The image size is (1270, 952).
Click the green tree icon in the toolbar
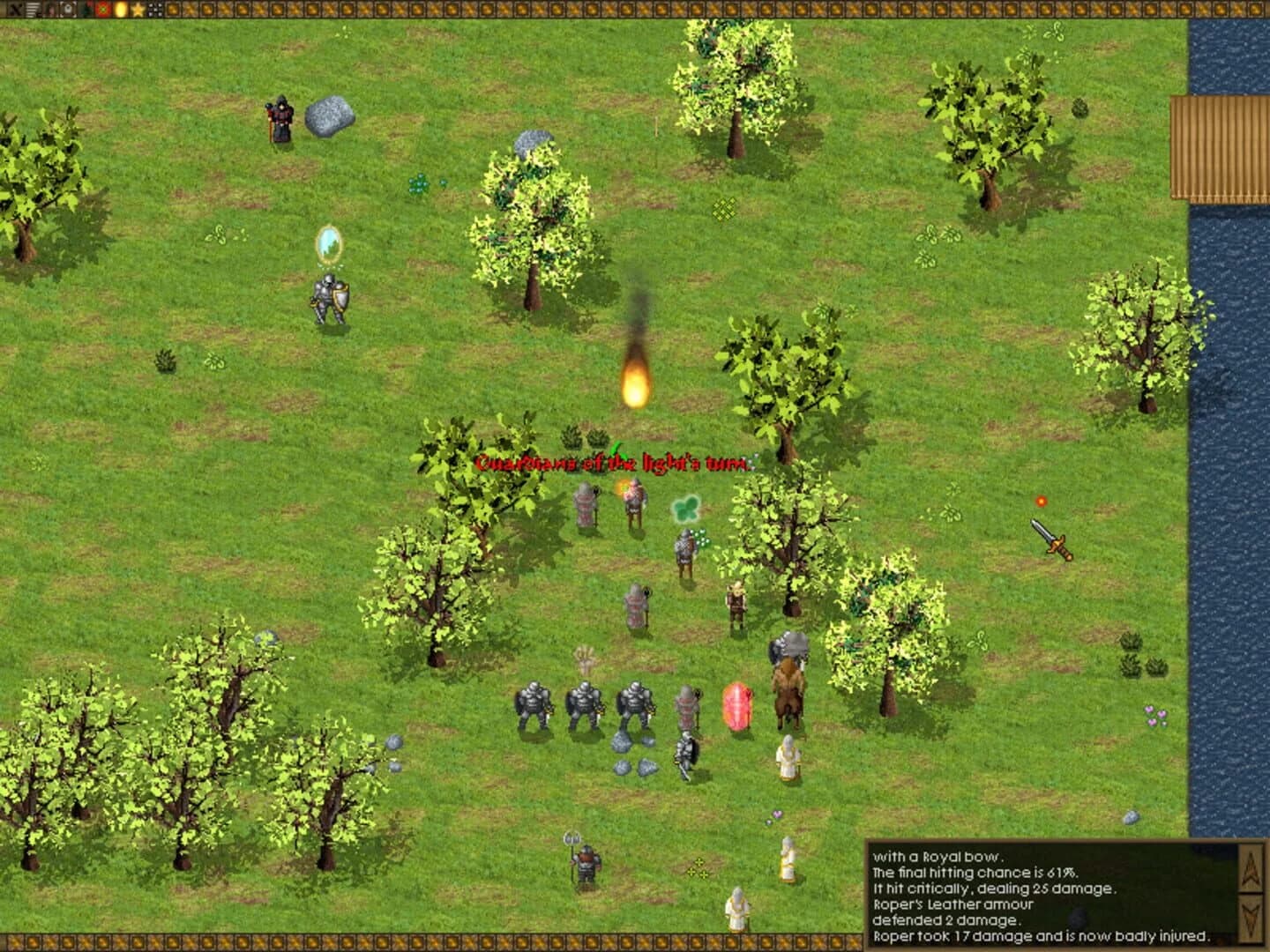point(85,9)
